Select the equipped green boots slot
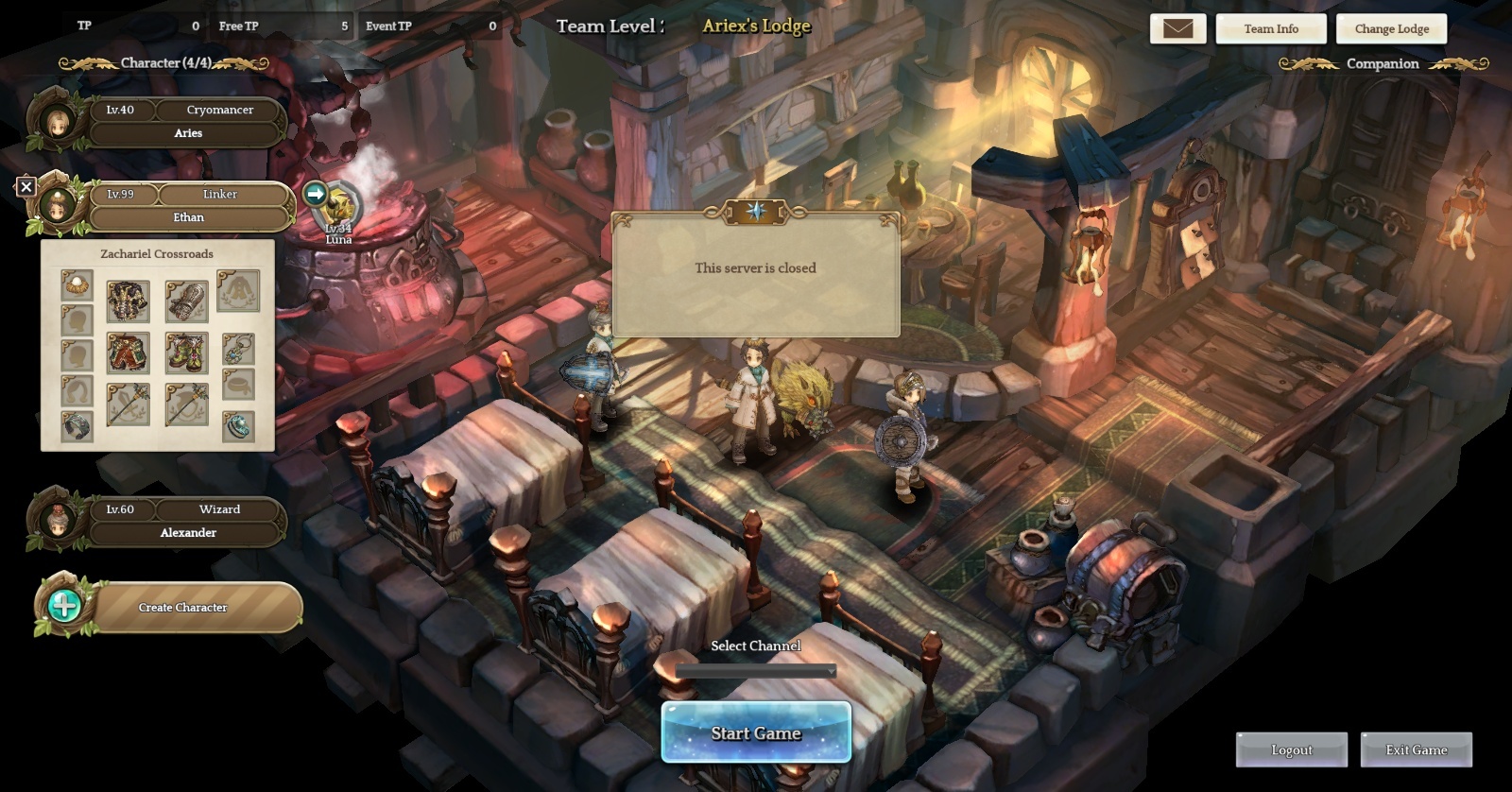Image resolution: width=1512 pixels, height=792 pixels. 186,353
